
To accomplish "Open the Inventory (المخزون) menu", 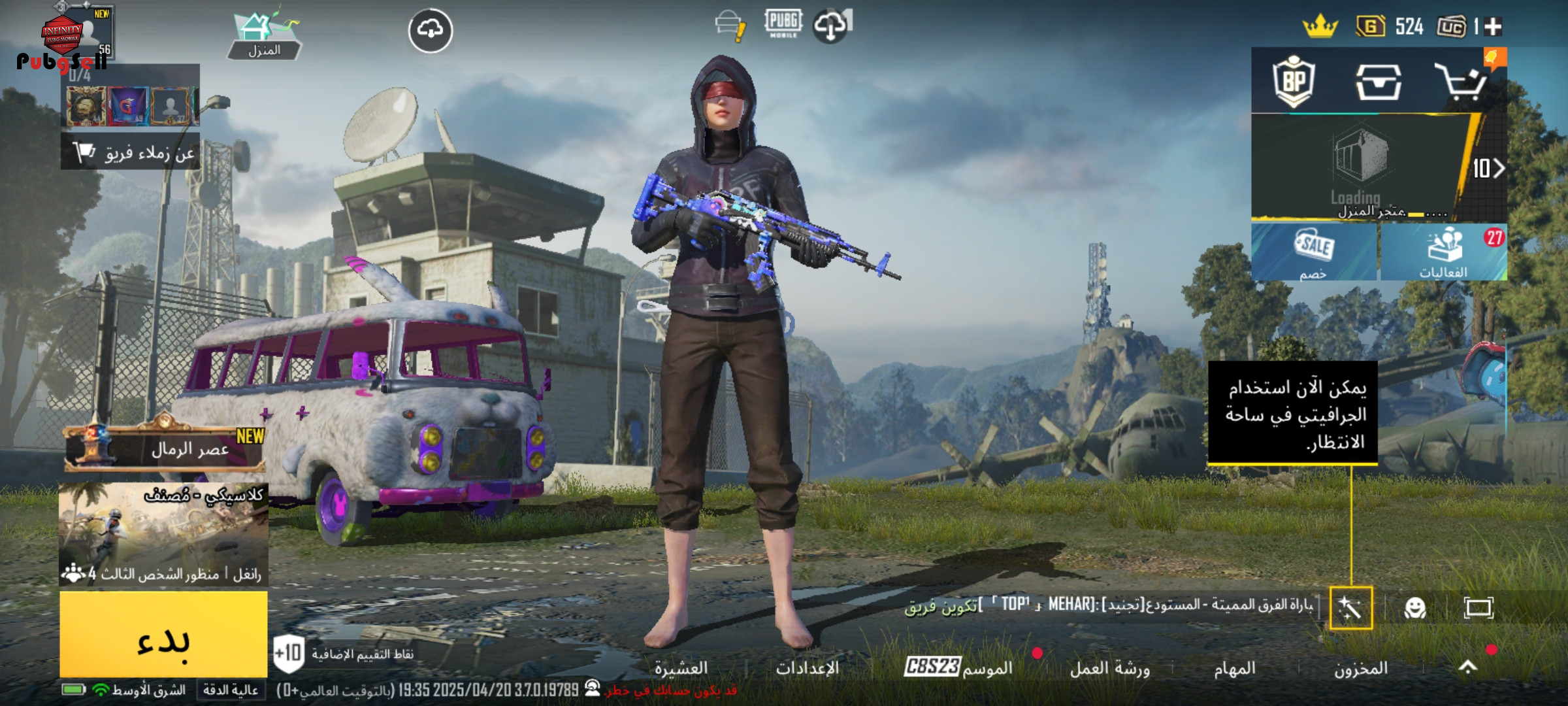I will (x=1360, y=668).
